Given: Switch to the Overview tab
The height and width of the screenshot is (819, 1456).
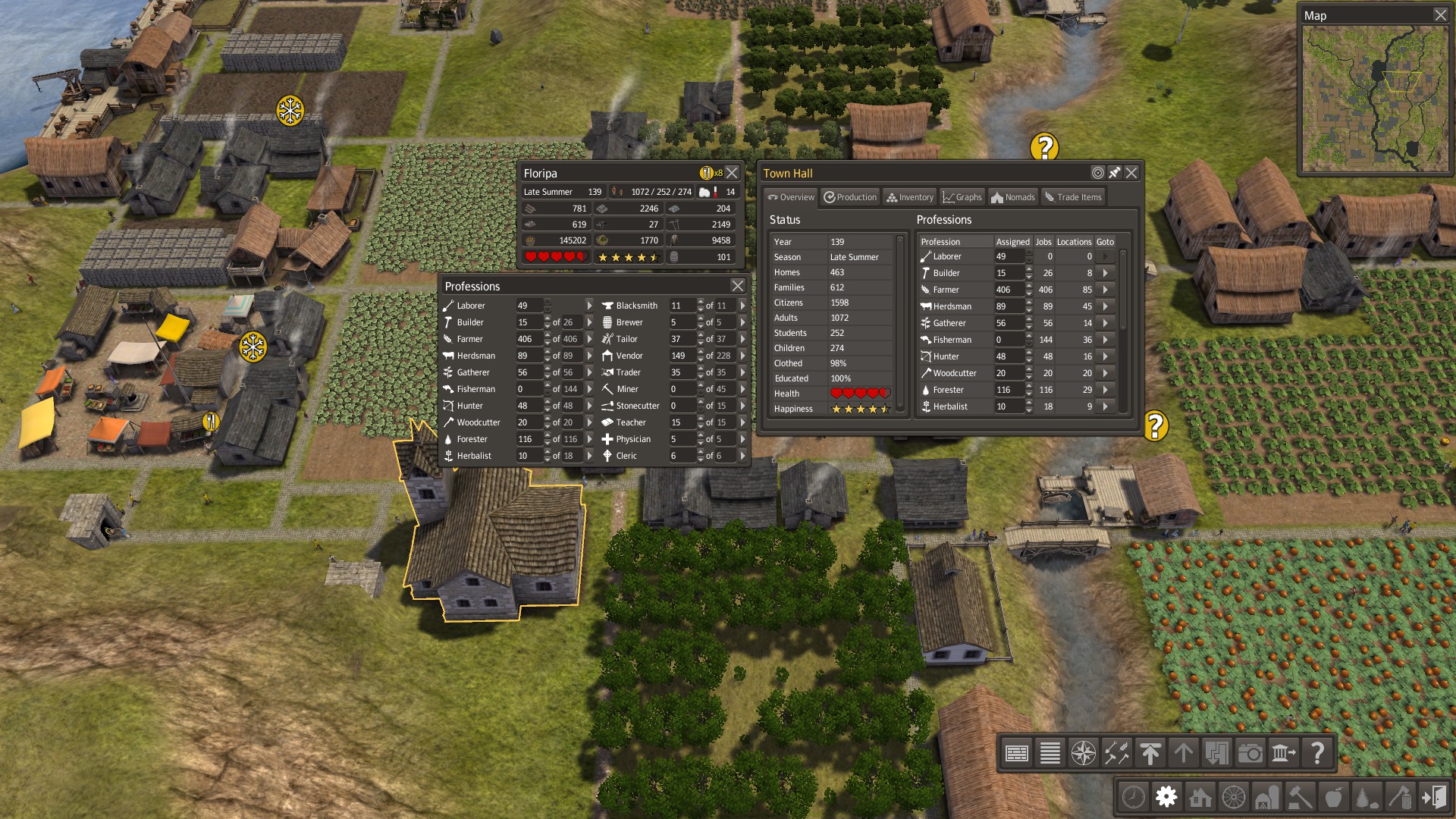Looking at the screenshot, I should coord(790,197).
